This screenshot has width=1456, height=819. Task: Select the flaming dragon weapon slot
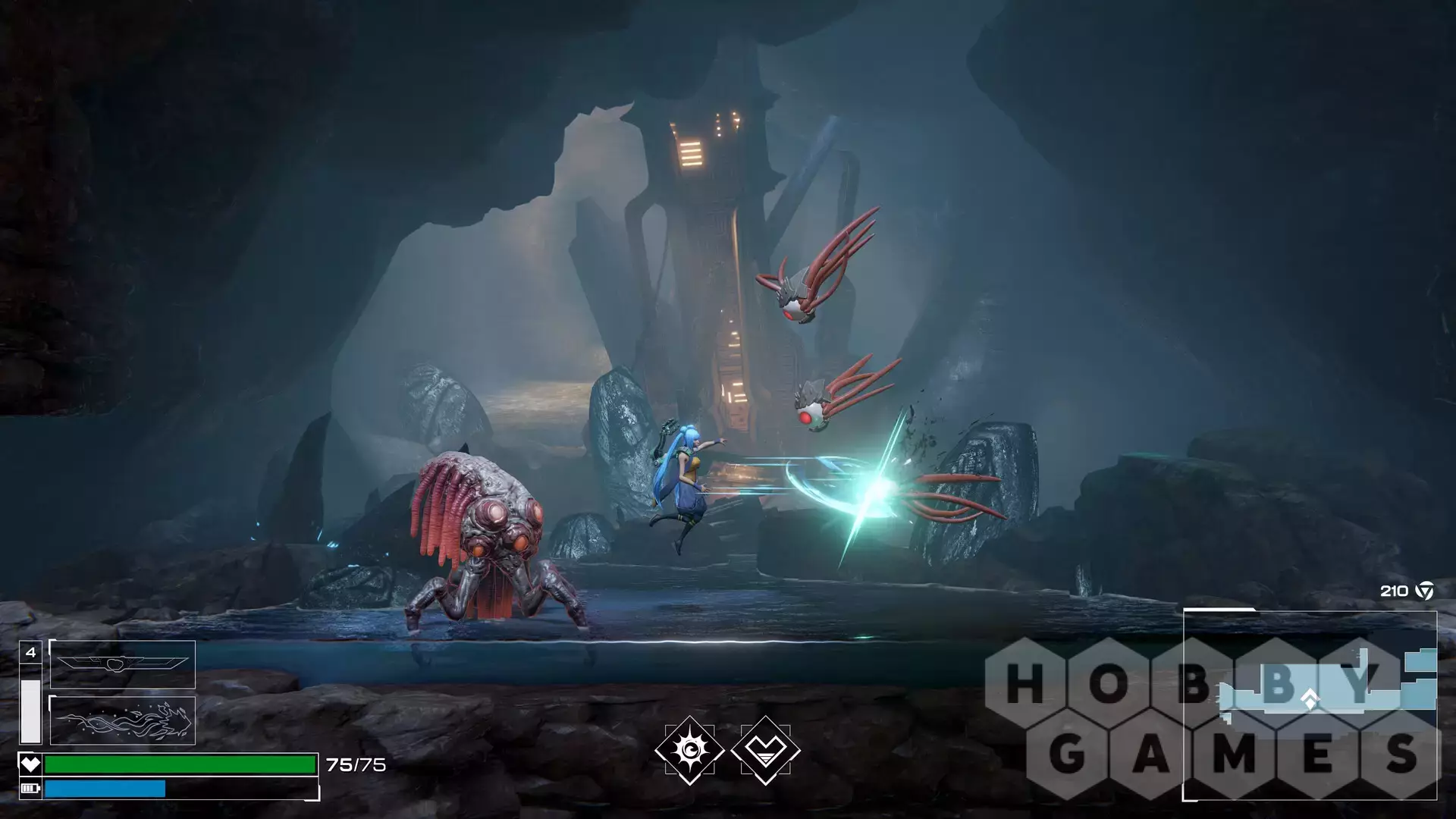[x=123, y=720]
